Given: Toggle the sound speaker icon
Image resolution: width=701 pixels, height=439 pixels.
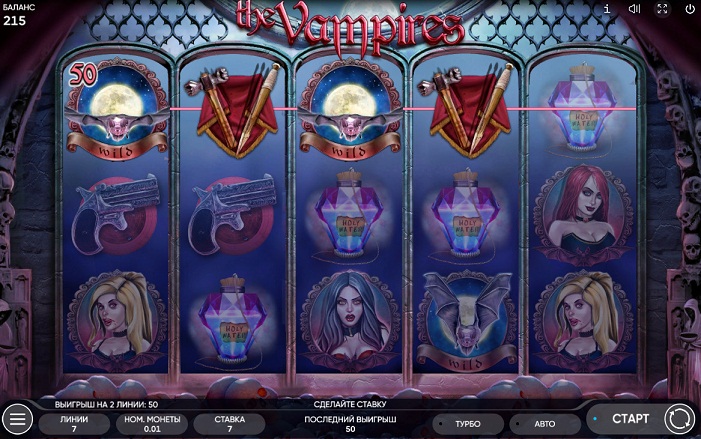Looking at the screenshot, I should (x=634, y=9).
